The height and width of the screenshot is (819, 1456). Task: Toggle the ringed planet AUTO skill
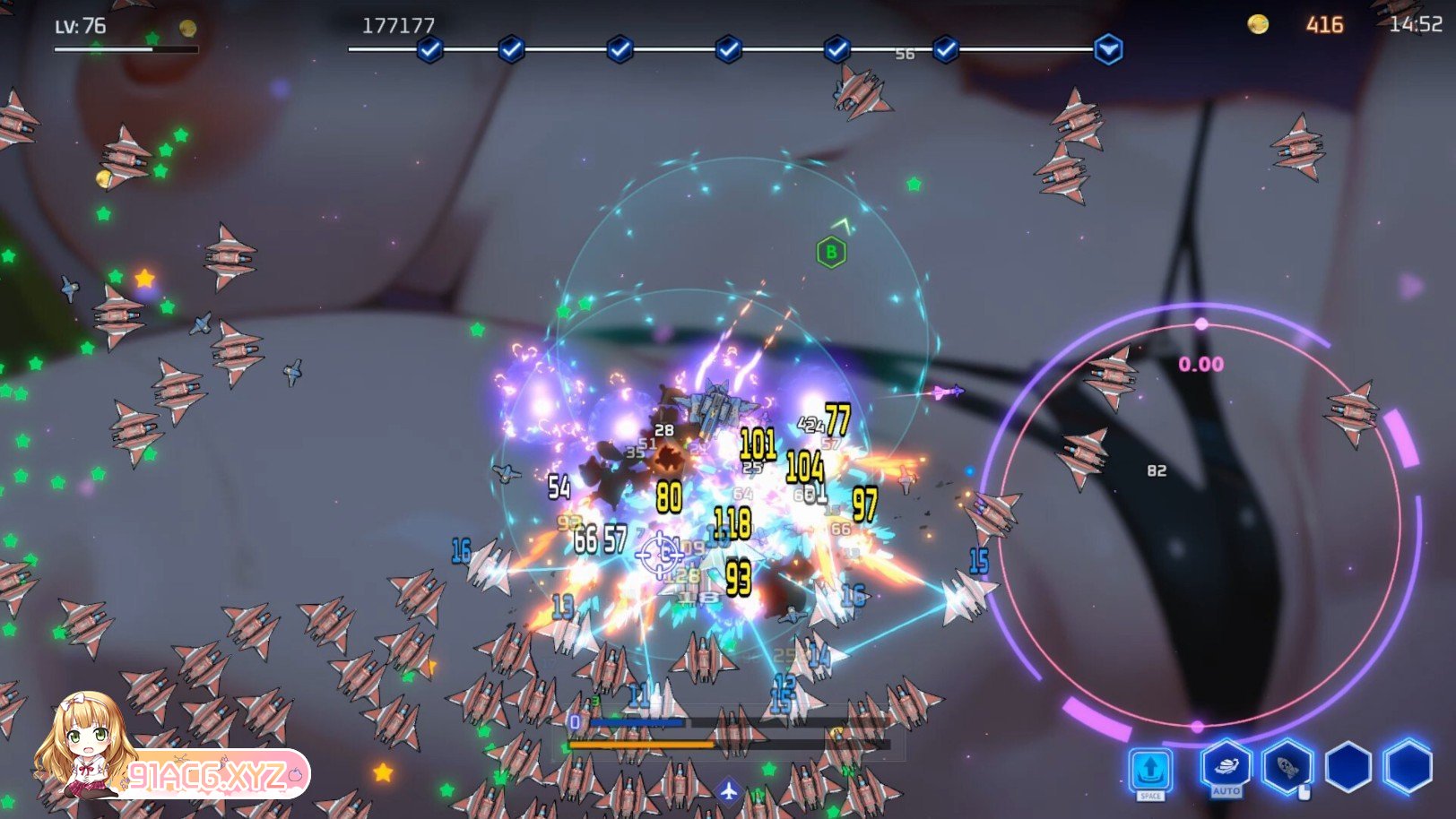(1226, 766)
